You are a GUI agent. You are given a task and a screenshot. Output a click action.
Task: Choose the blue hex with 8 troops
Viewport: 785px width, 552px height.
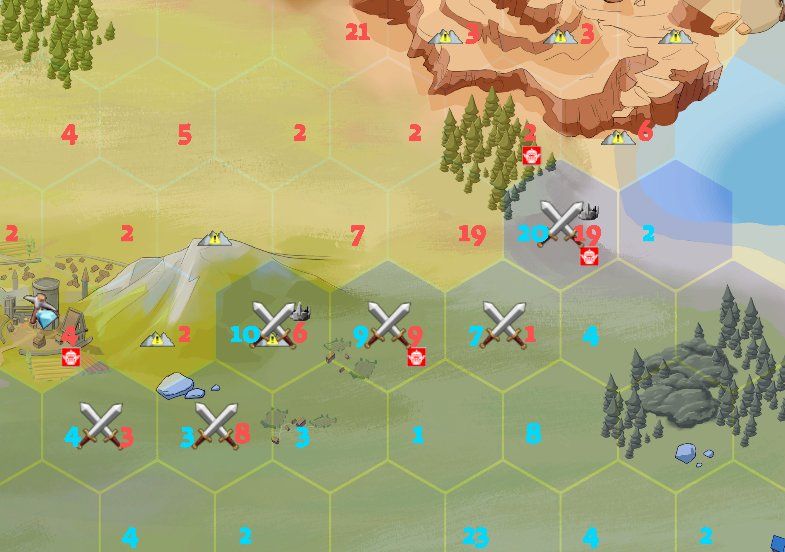click(533, 433)
